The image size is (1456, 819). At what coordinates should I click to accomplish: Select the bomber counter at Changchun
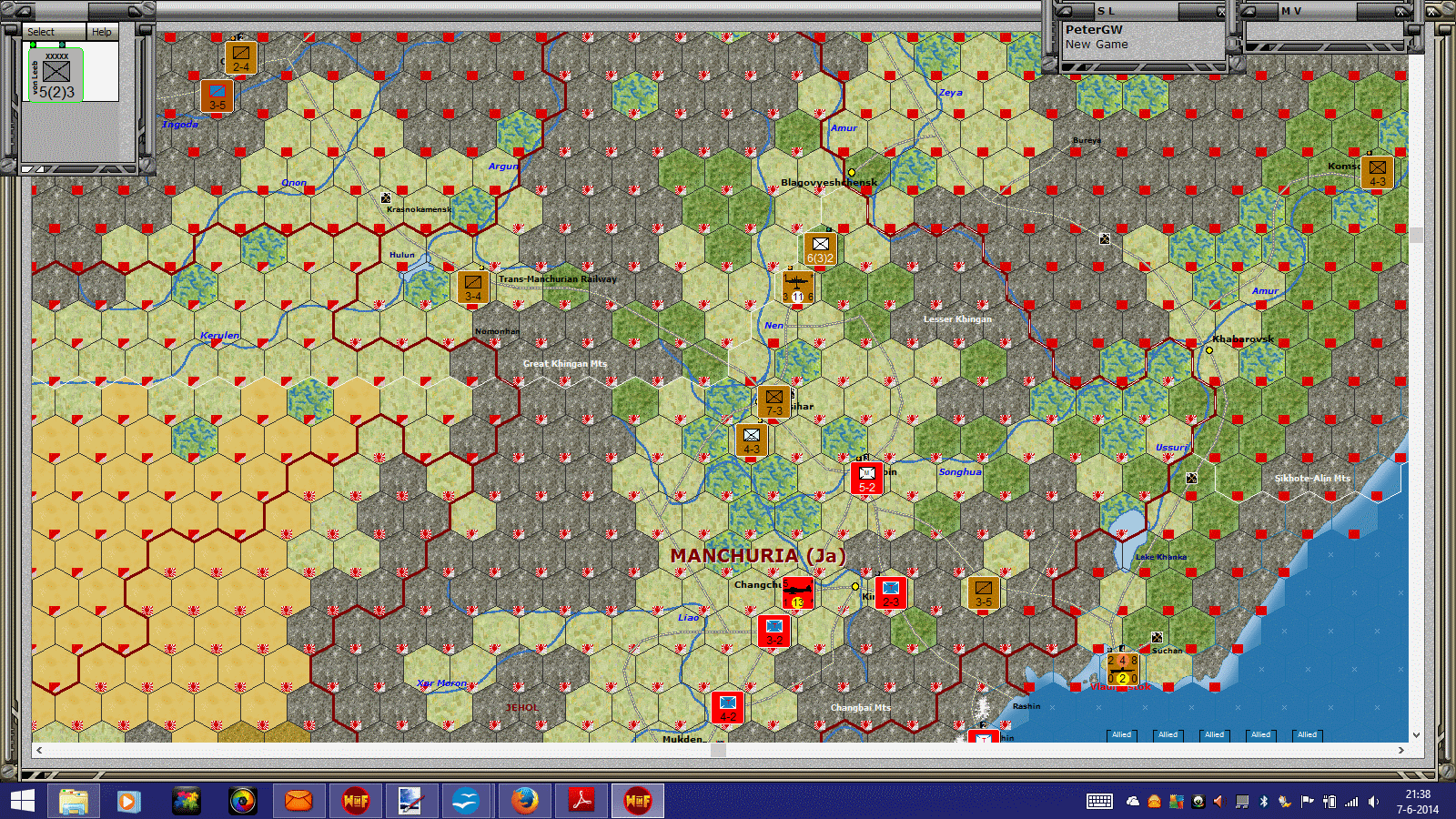point(796,593)
